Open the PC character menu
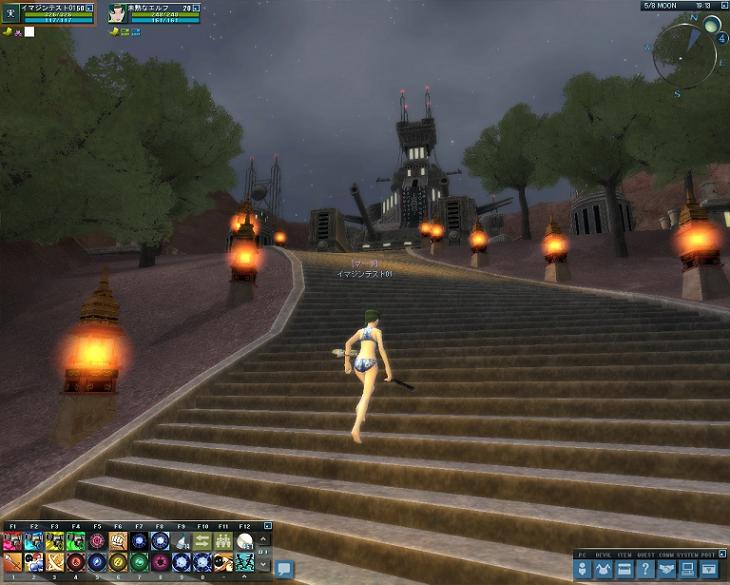 583,569
